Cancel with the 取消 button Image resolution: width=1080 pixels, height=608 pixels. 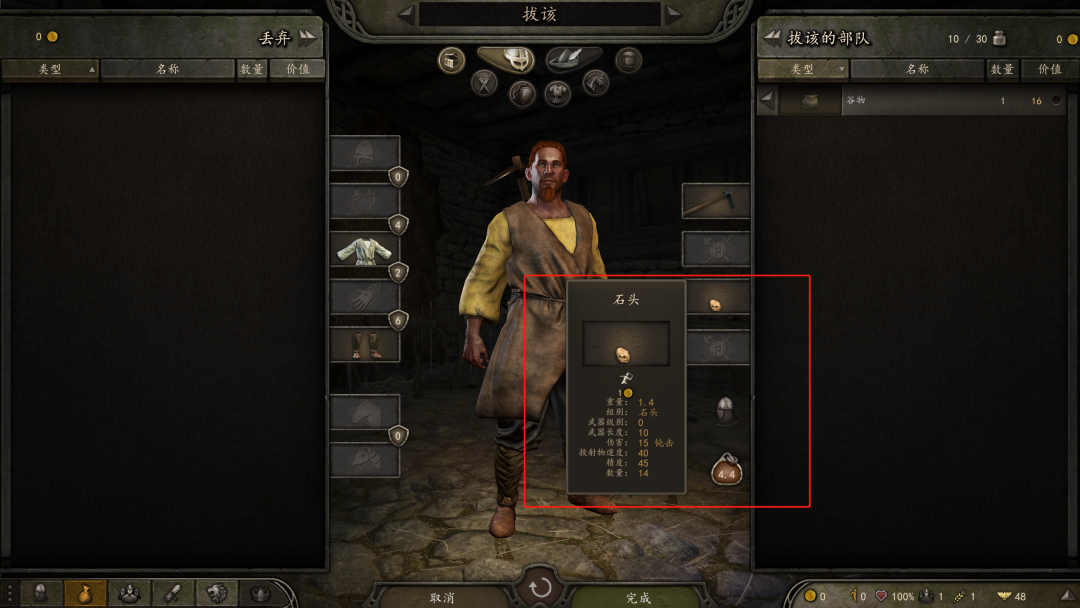point(443,597)
